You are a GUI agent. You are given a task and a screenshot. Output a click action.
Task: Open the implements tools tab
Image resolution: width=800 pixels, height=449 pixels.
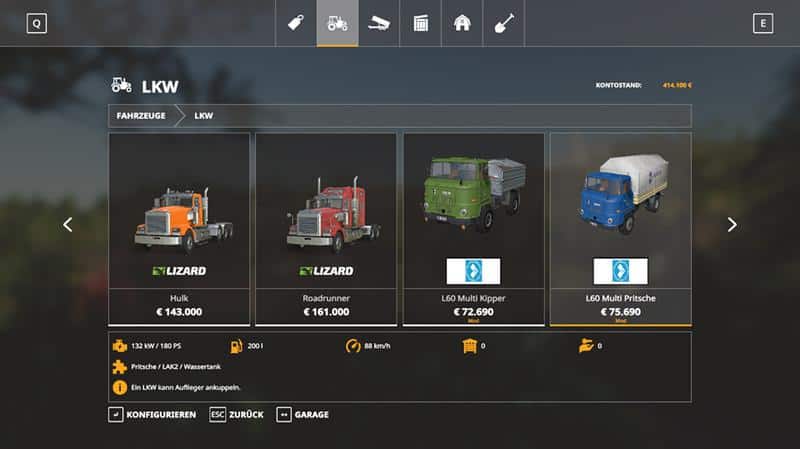pyautogui.click(x=379, y=23)
